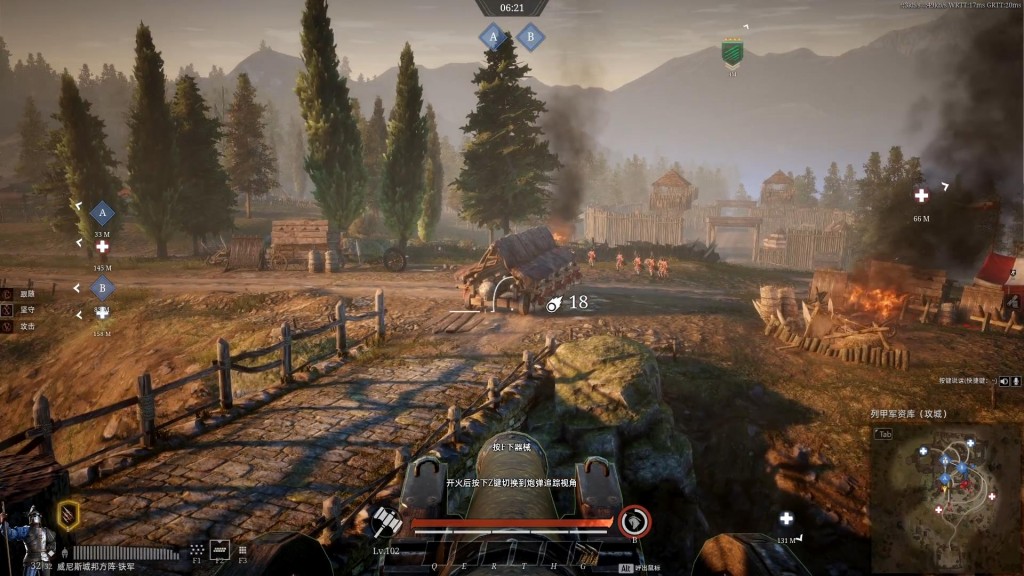Click the hammer repair icon
Image resolution: width=1024 pixels, height=576 pixels.
tap(386, 521)
